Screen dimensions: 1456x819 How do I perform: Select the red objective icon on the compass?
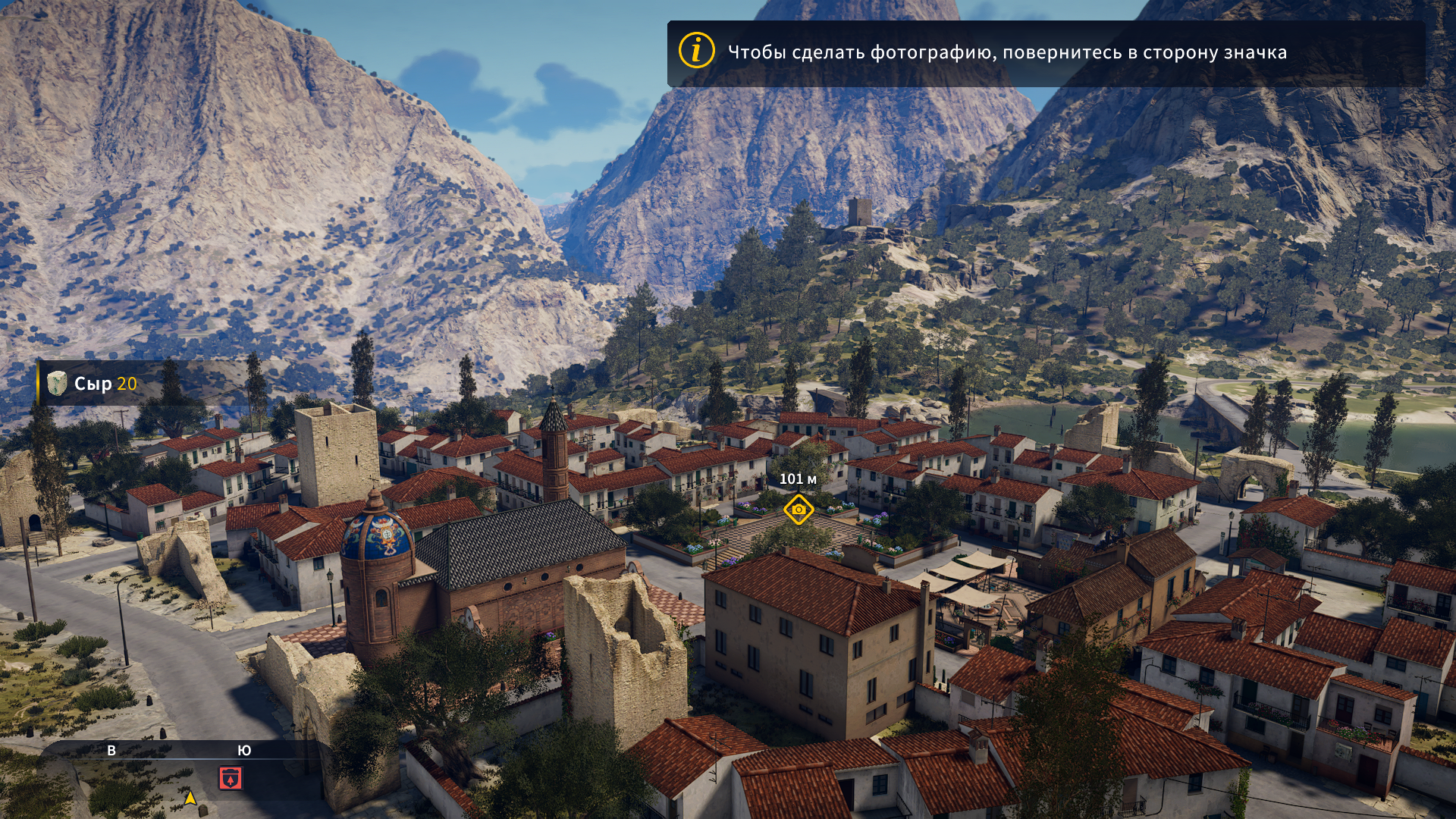tap(231, 778)
